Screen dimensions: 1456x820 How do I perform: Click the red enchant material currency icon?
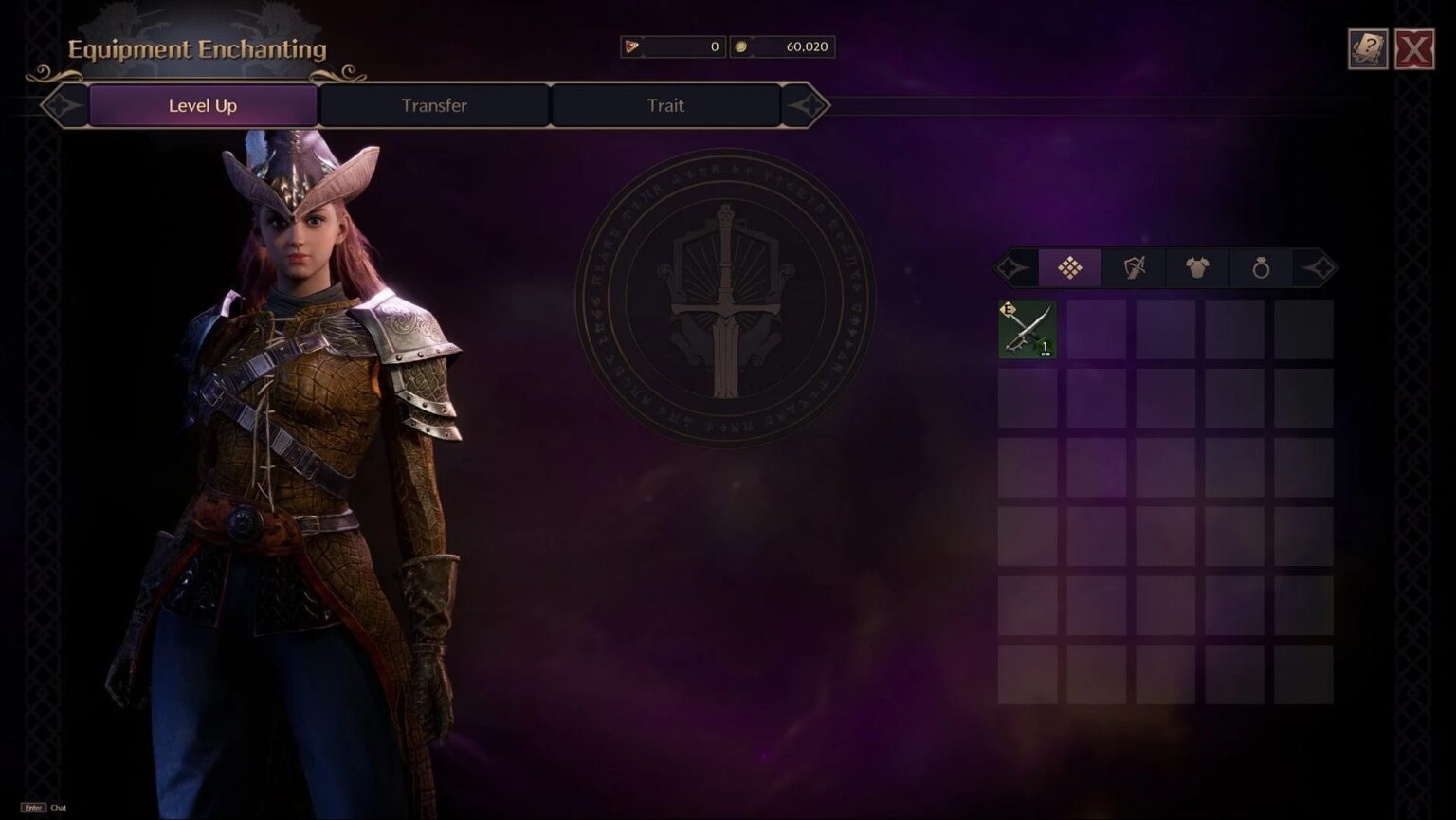coord(631,46)
